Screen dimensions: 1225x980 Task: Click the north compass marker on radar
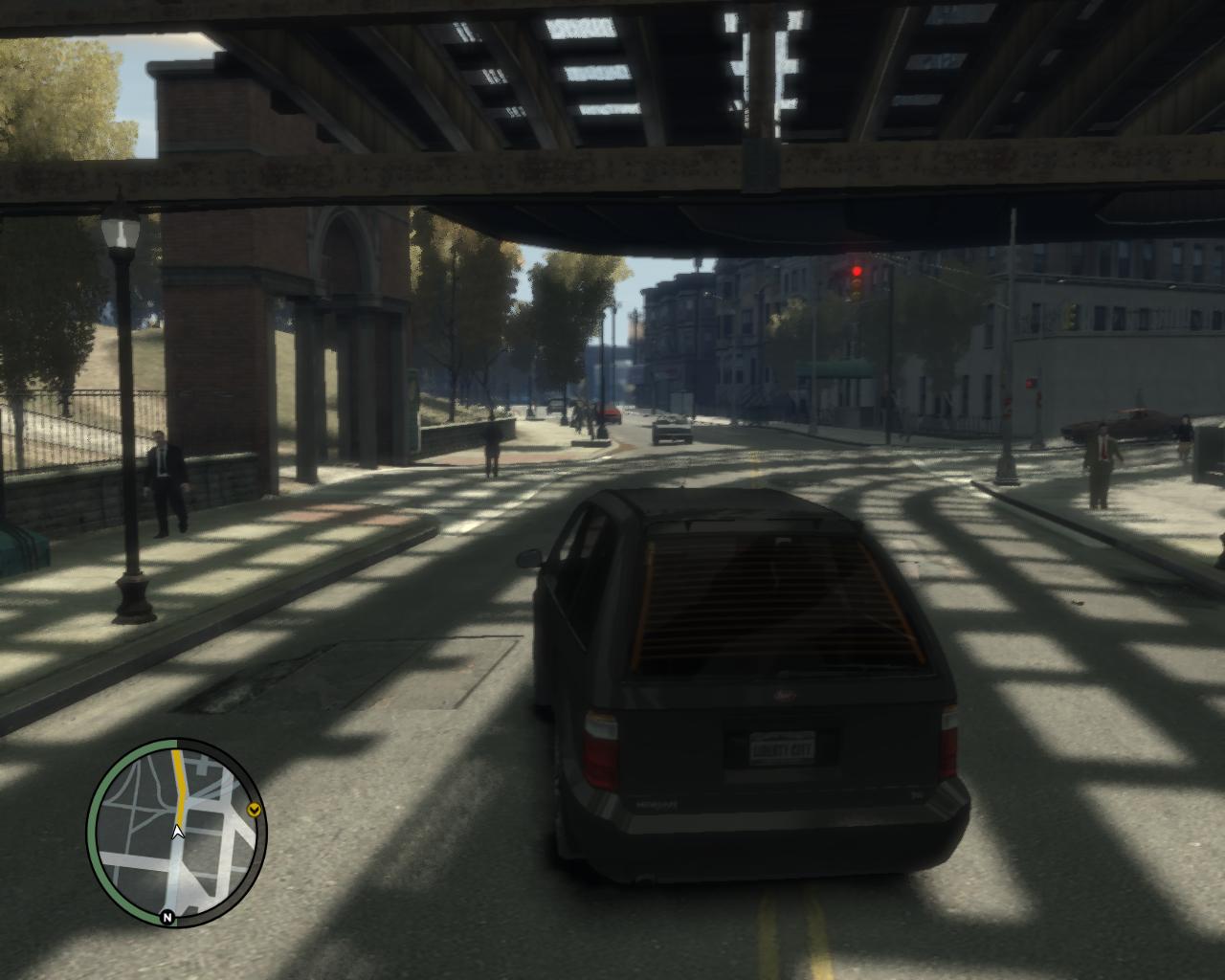click(167, 918)
